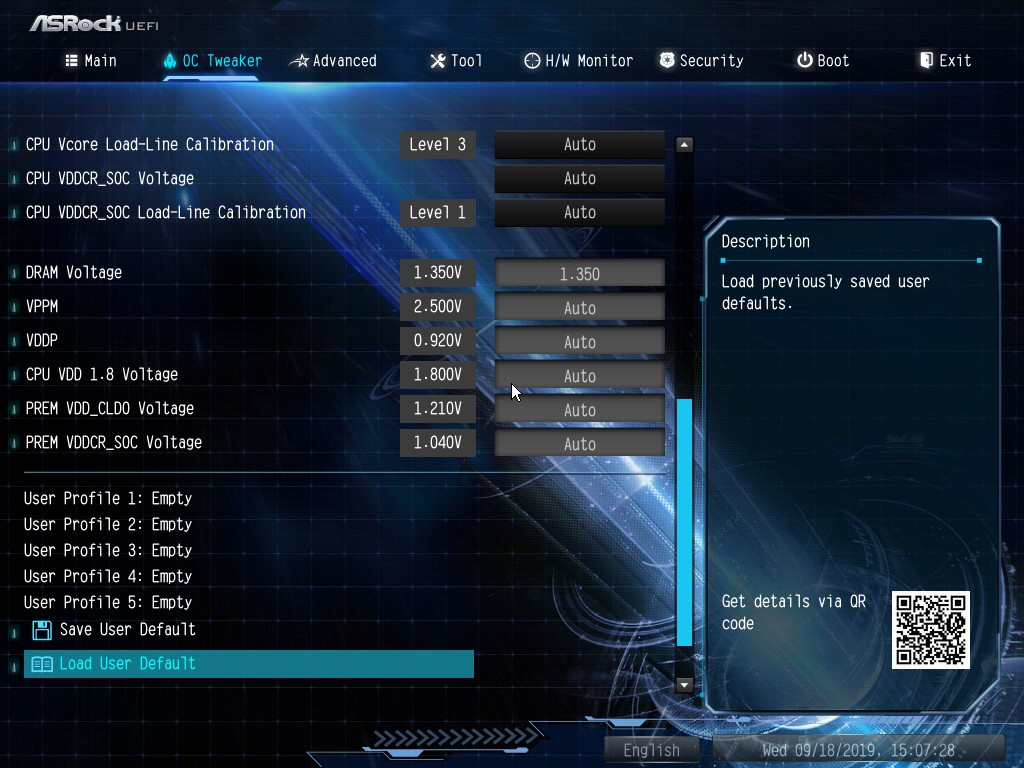Adjust the VDDP Auto value field
Image resolution: width=1024 pixels, height=768 pixels.
pos(579,342)
